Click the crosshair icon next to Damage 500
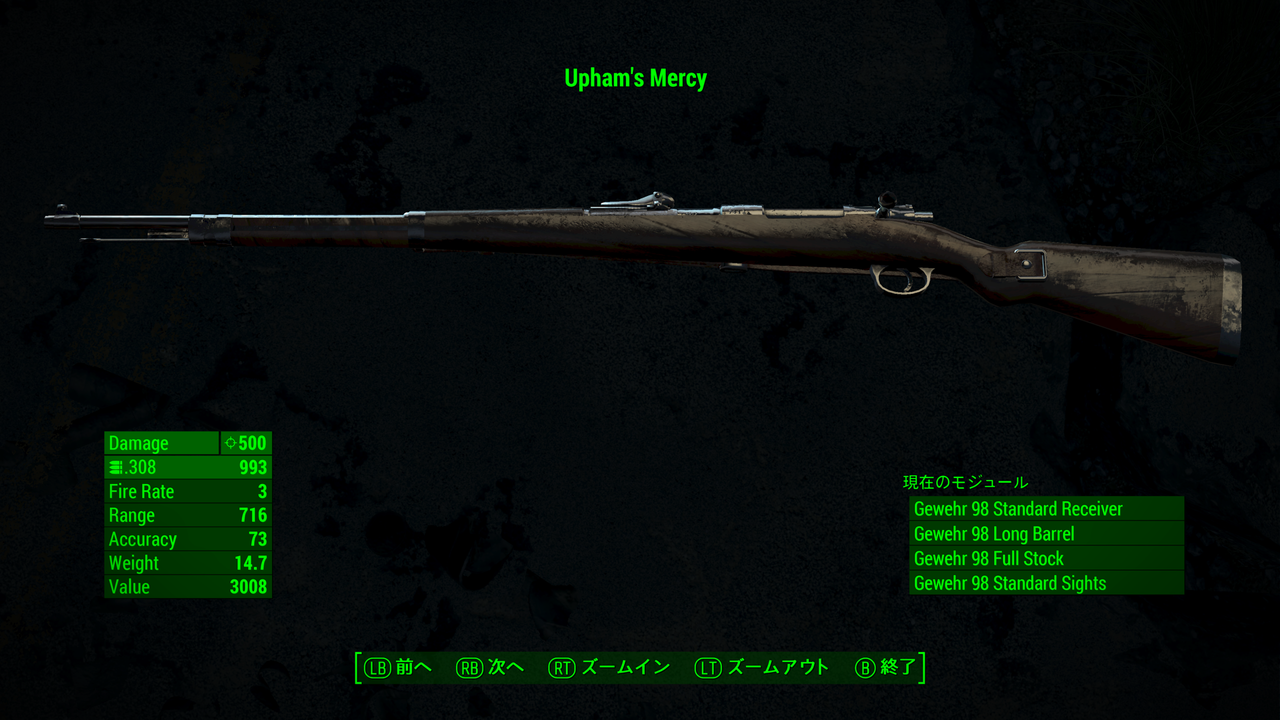 coord(230,443)
